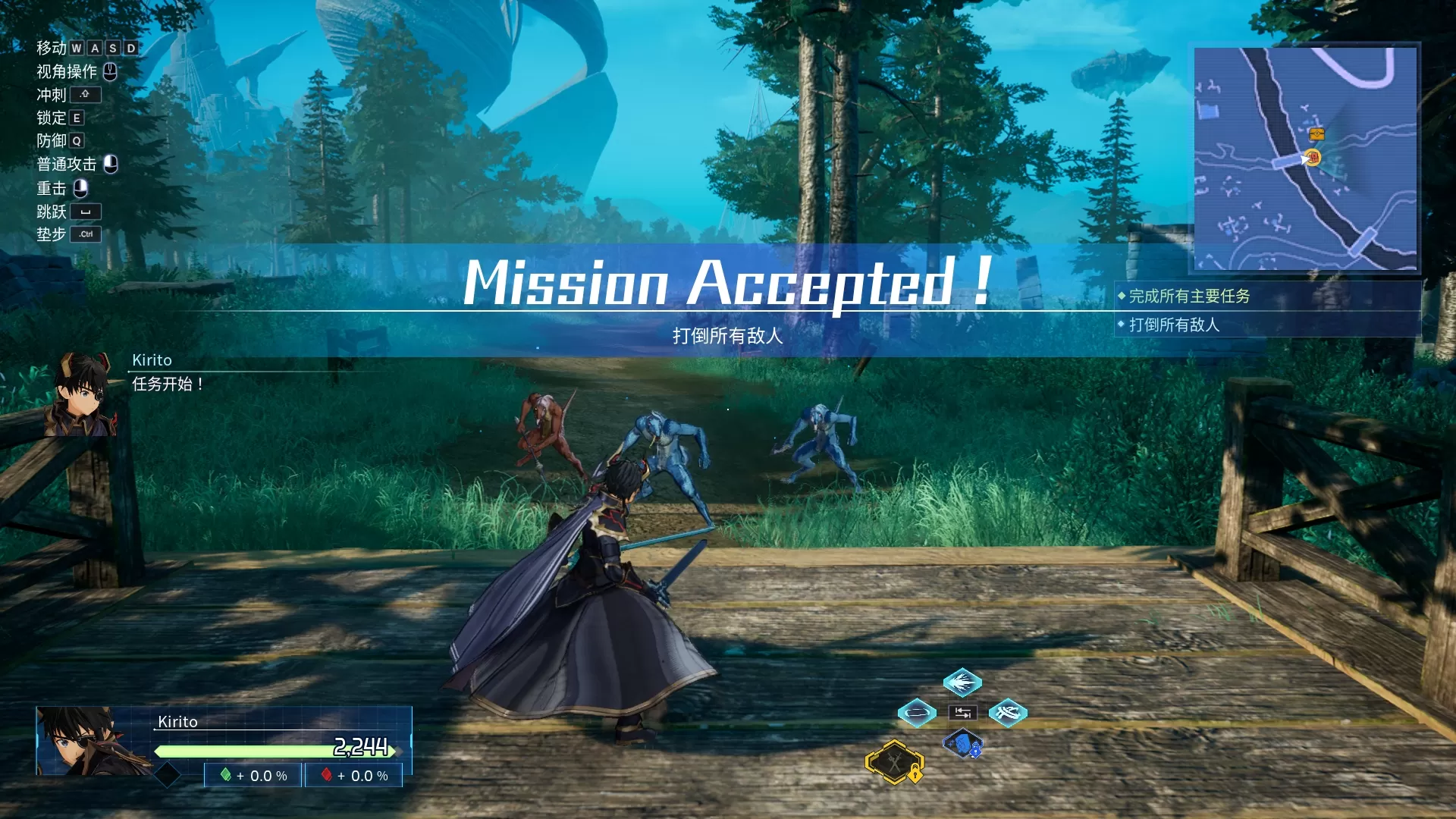
Task: Select the locked yellow crossed-swords ultimate icon
Action: [895, 761]
